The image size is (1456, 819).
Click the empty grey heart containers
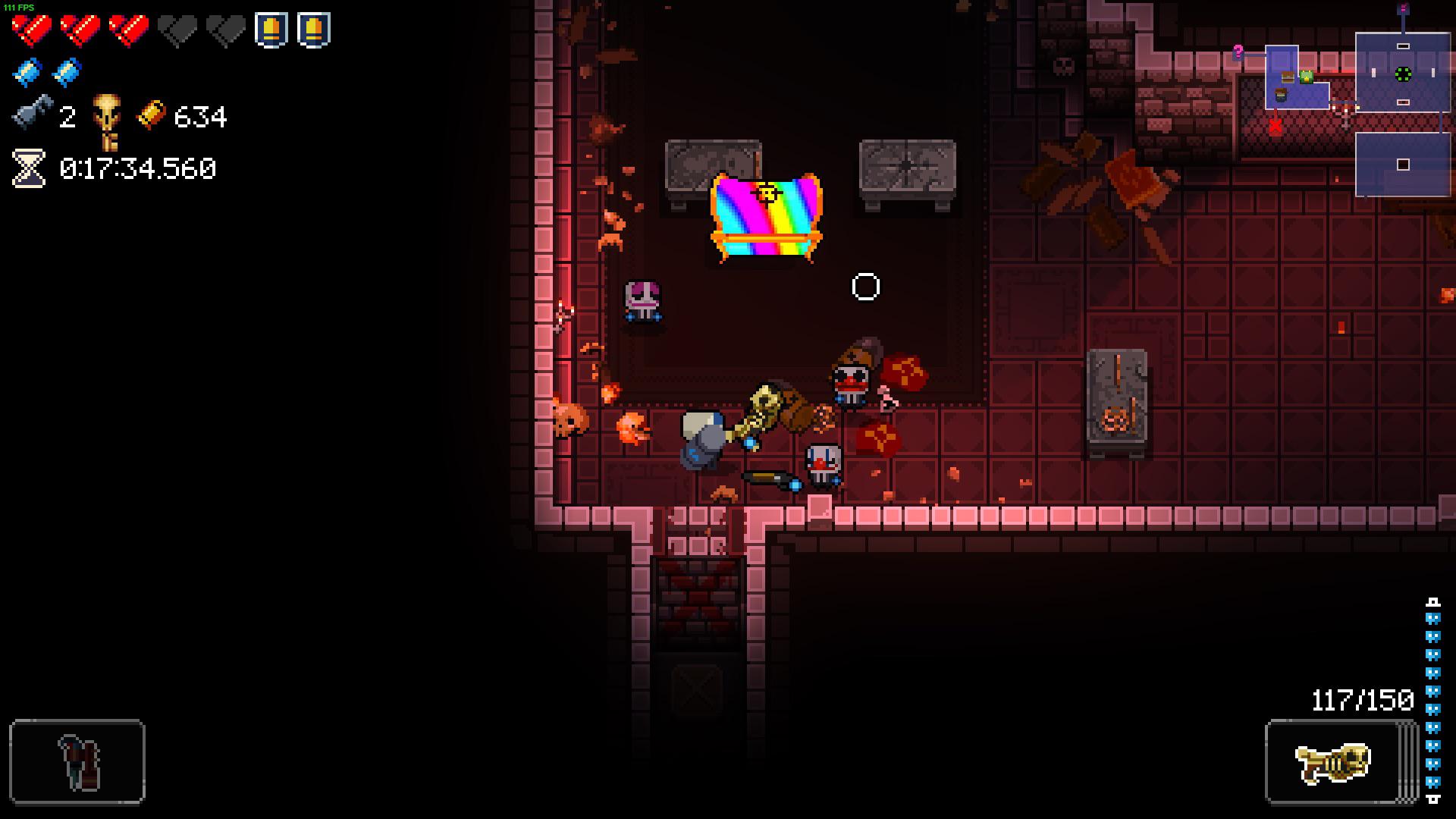tap(201, 29)
